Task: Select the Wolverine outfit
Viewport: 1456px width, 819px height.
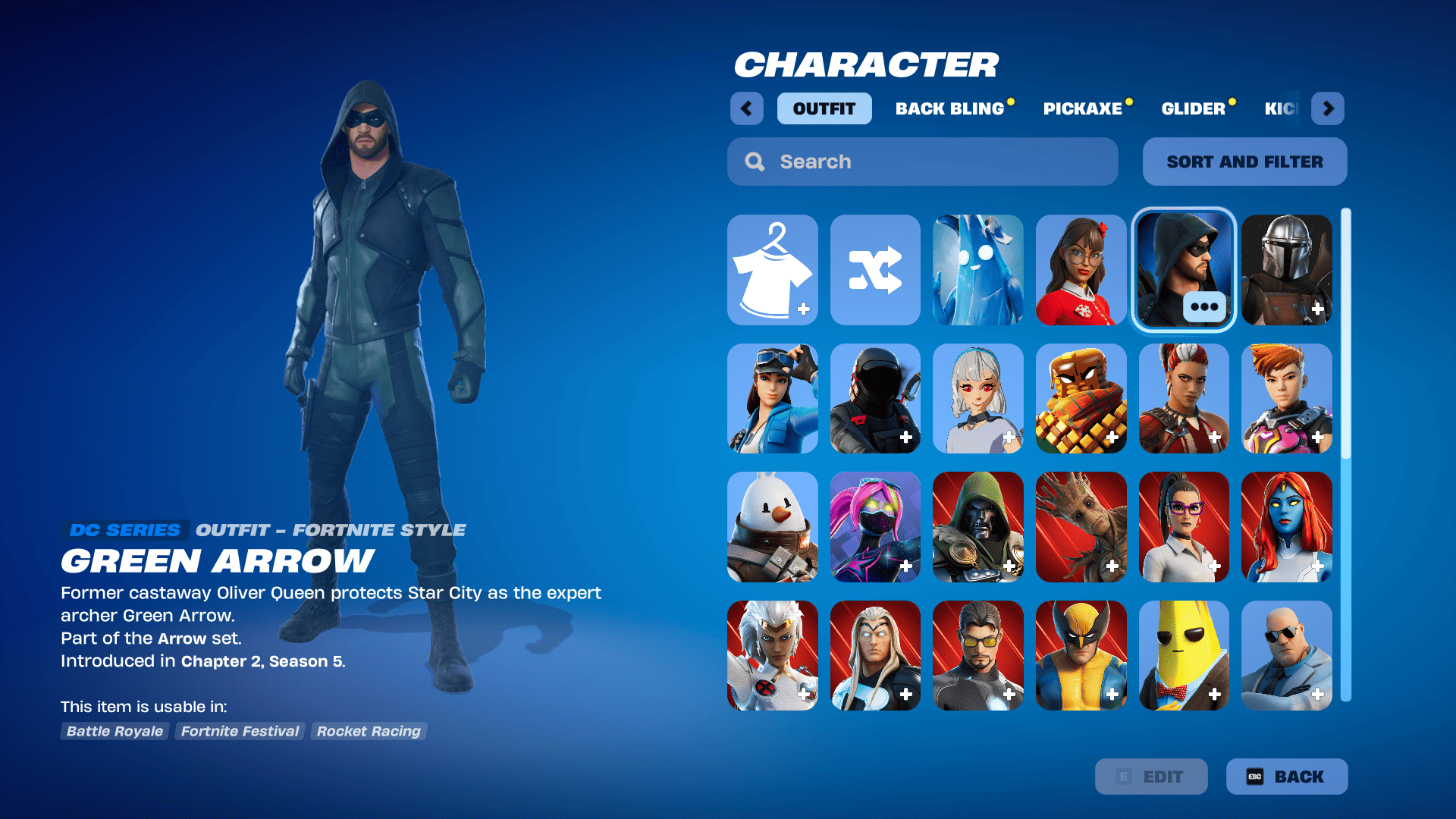Action: (x=1081, y=655)
